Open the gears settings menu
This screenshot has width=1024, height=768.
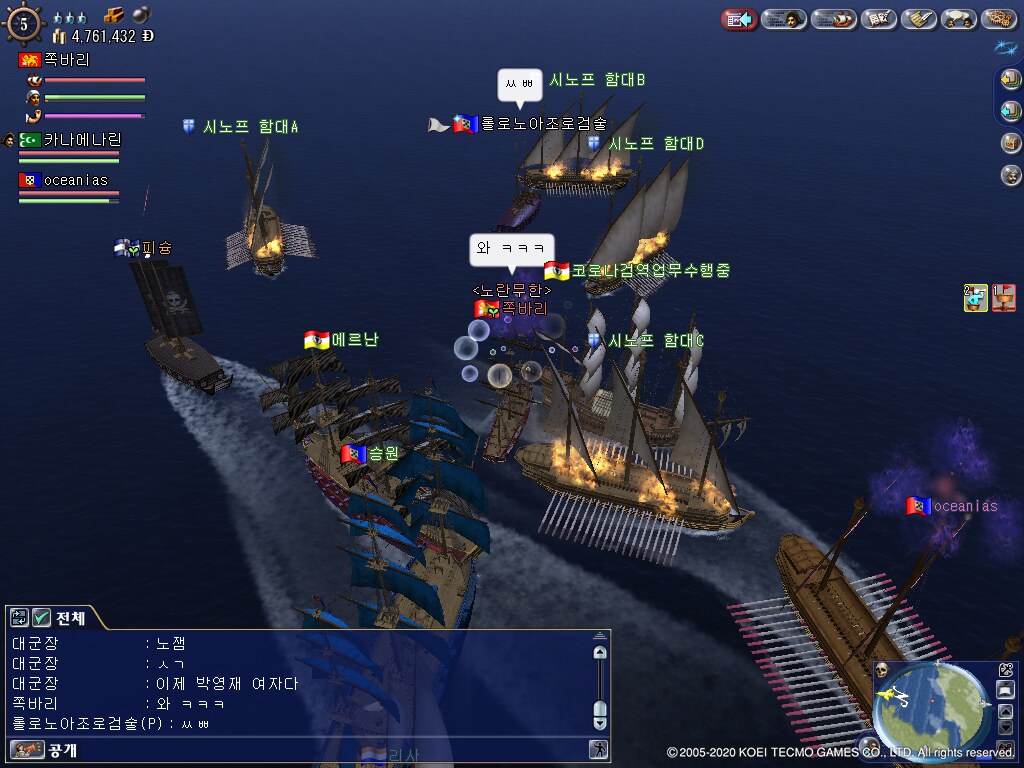998,19
